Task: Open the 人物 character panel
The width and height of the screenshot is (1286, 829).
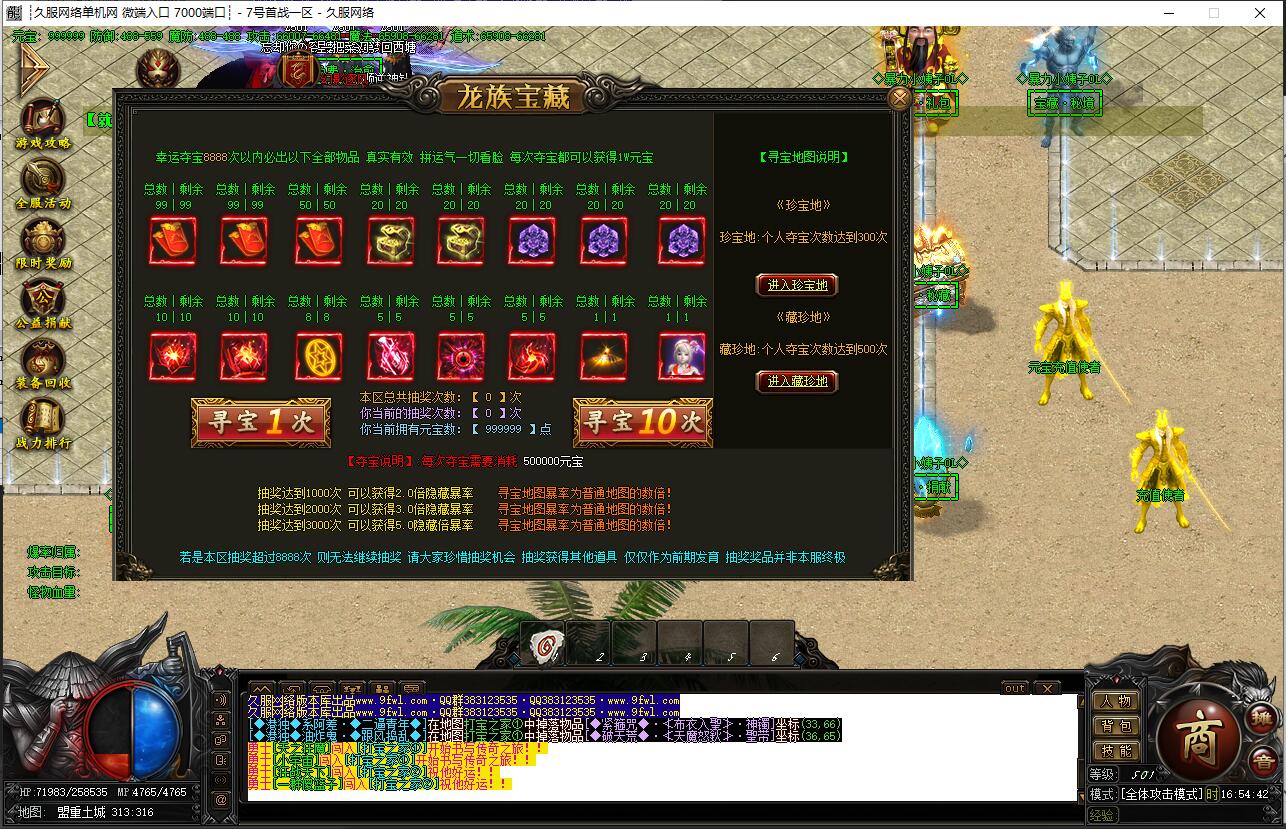Action: pyautogui.click(x=1115, y=701)
